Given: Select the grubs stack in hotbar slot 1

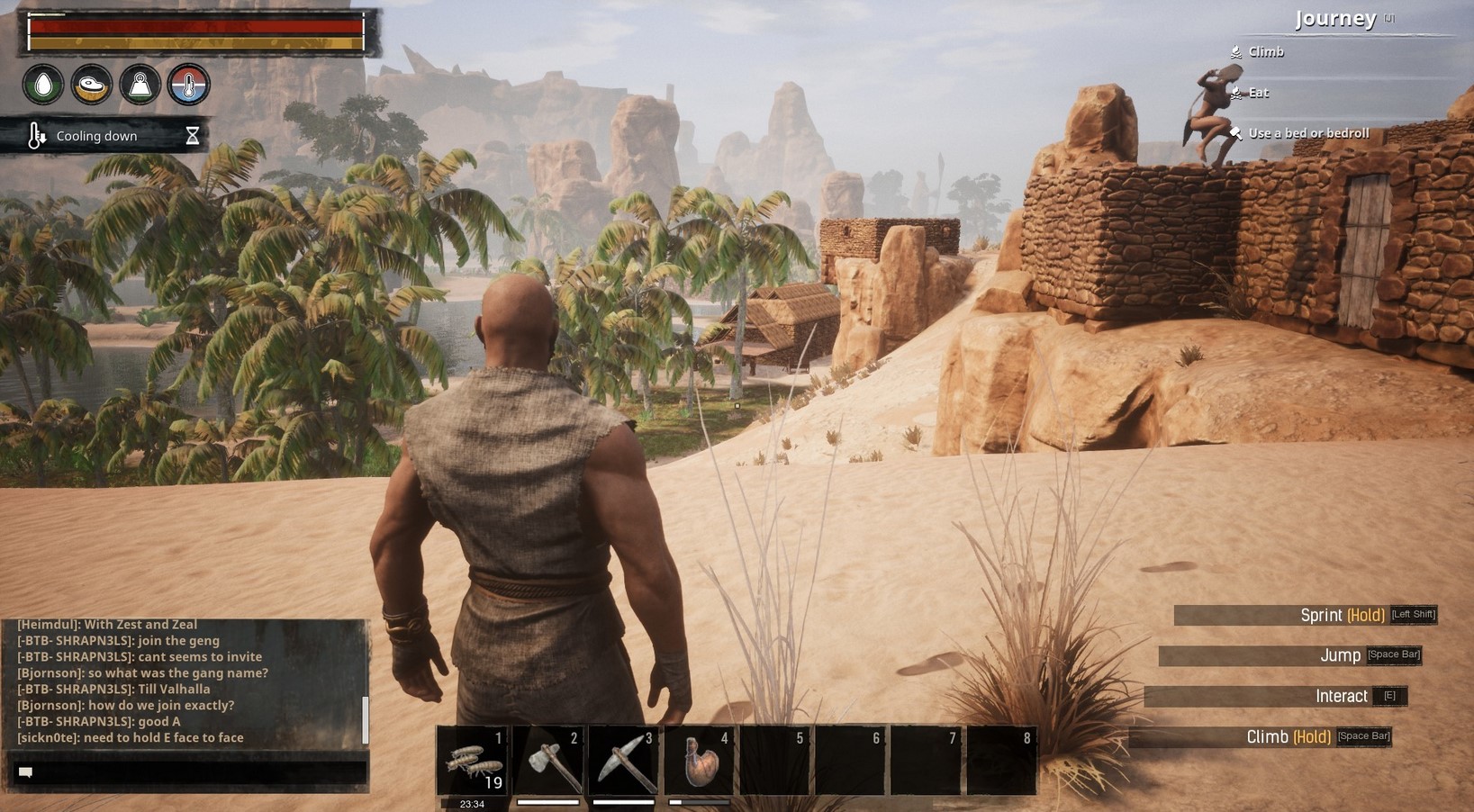Looking at the screenshot, I should (473, 761).
